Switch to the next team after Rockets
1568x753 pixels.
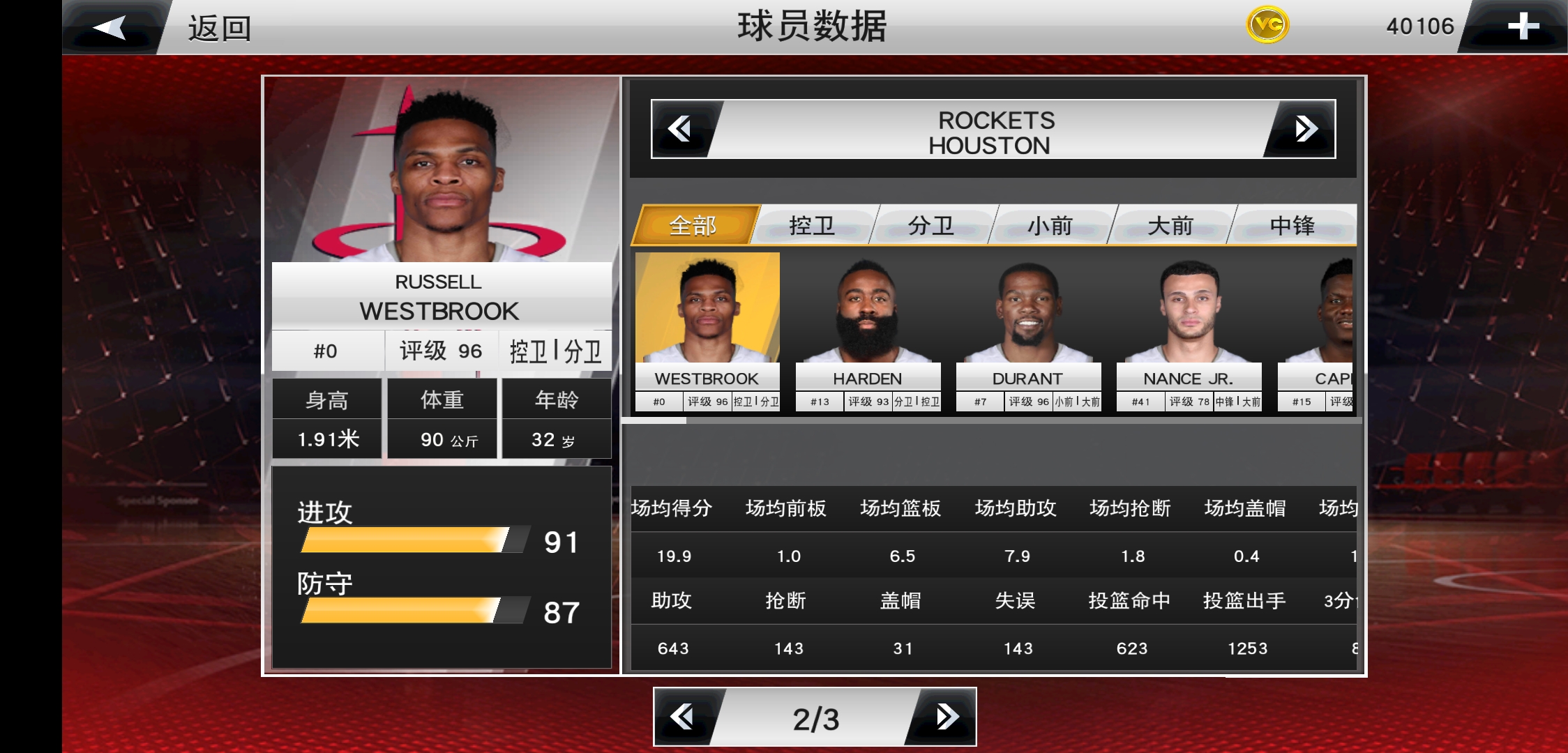pyautogui.click(x=1305, y=129)
